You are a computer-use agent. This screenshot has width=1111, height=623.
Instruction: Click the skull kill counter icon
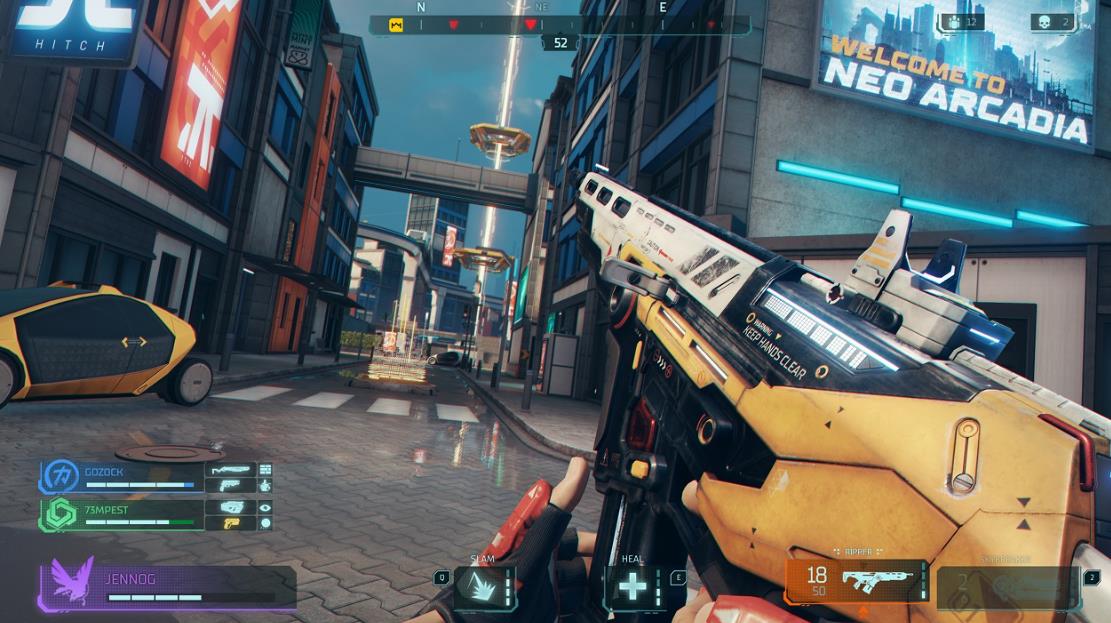[x=1042, y=22]
